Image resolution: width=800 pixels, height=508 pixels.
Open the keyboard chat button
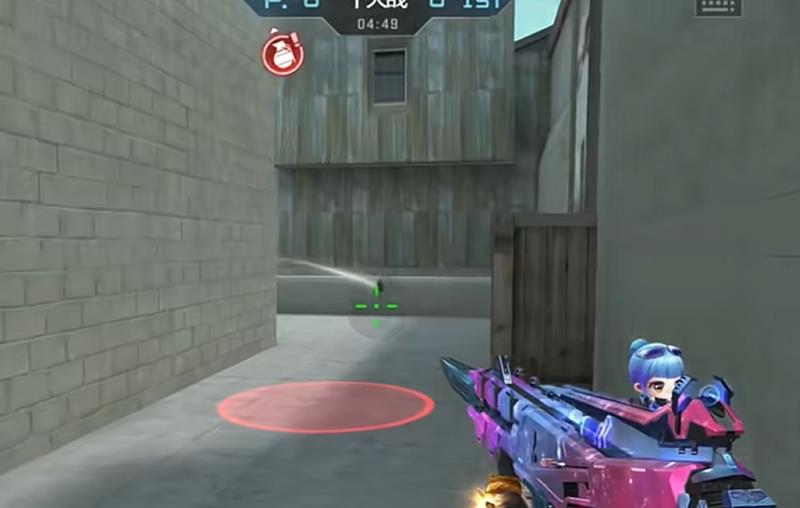[x=719, y=6]
